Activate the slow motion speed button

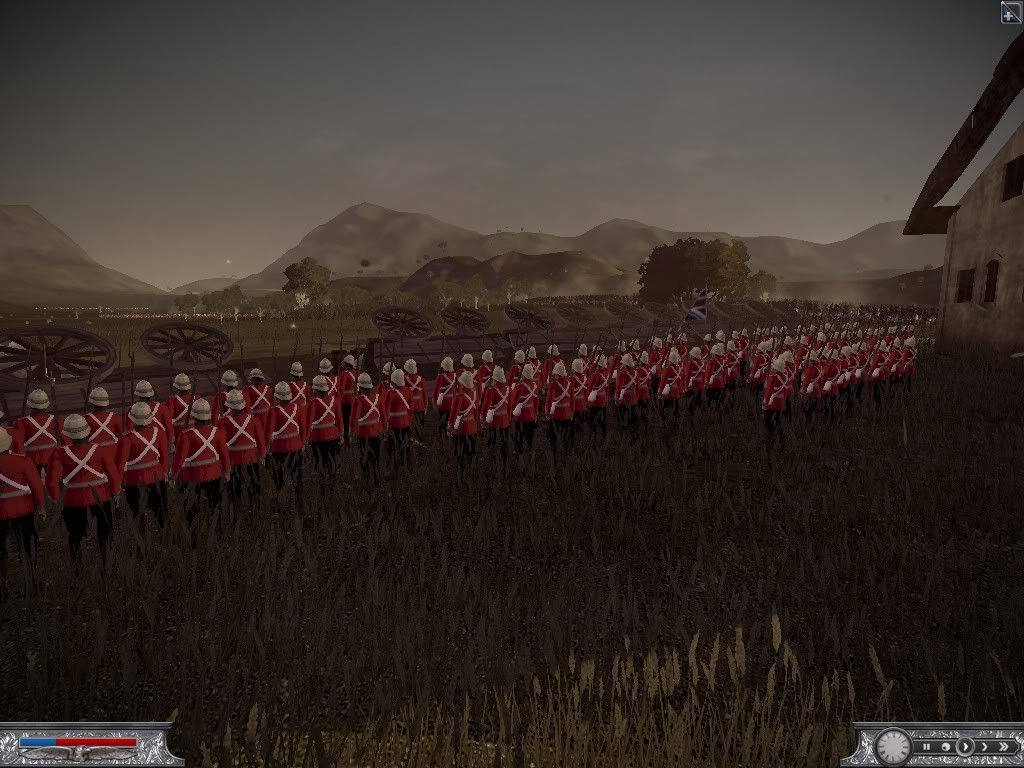[946, 746]
